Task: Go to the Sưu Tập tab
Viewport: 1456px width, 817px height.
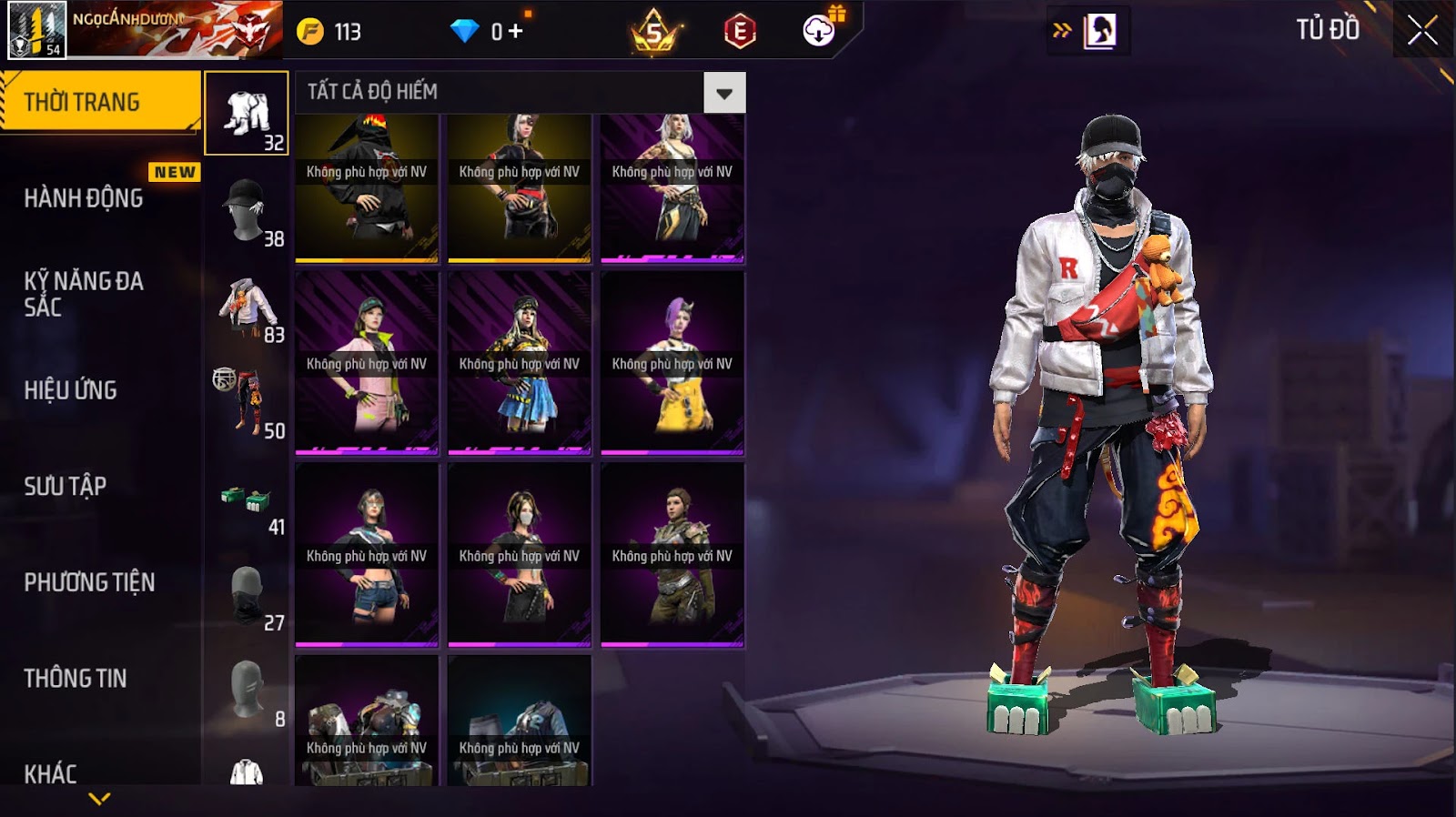Action: click(66, 486)
